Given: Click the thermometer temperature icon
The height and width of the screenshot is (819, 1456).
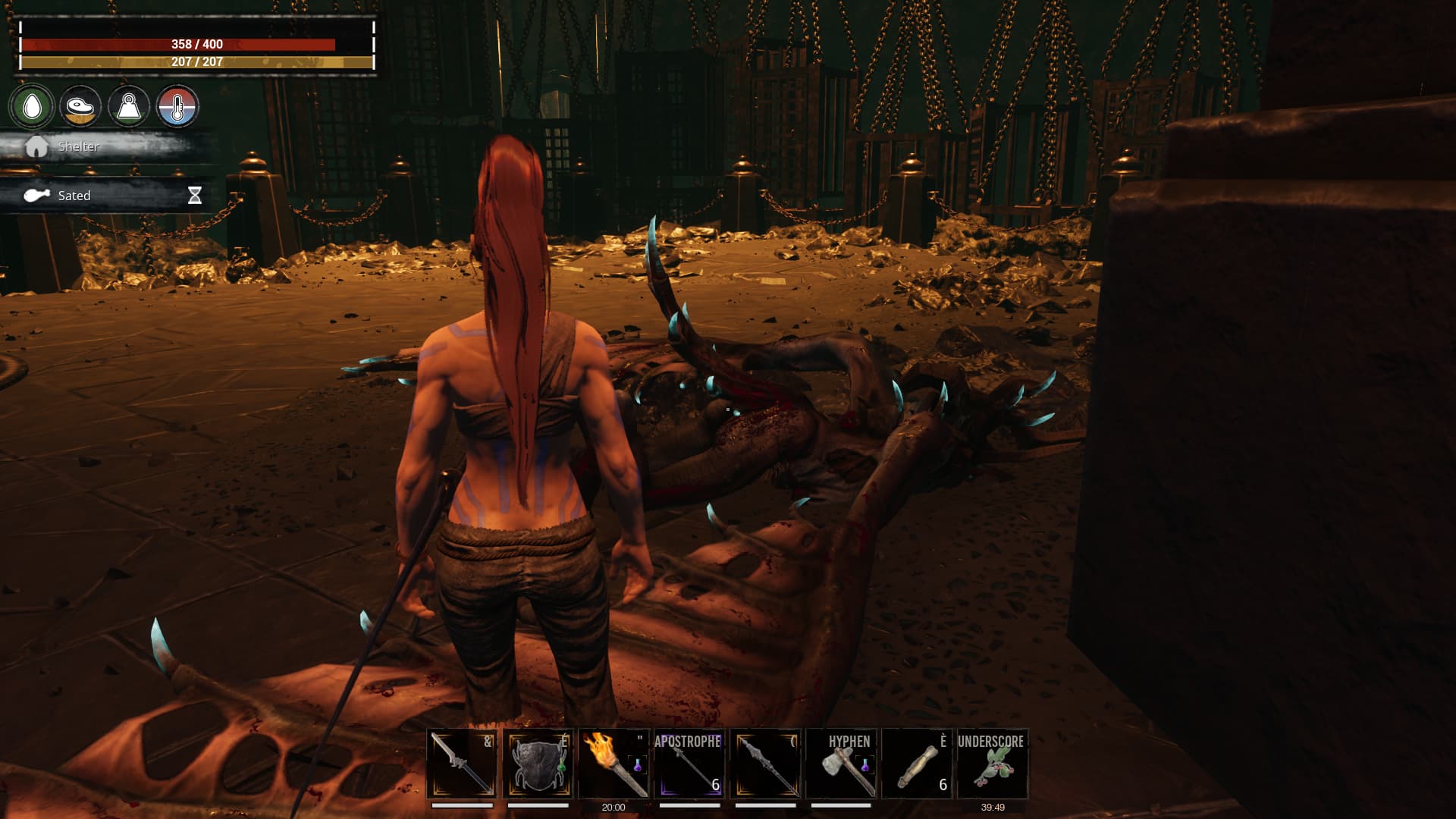Looking at the screenshot, I should [x=177, y=107].
